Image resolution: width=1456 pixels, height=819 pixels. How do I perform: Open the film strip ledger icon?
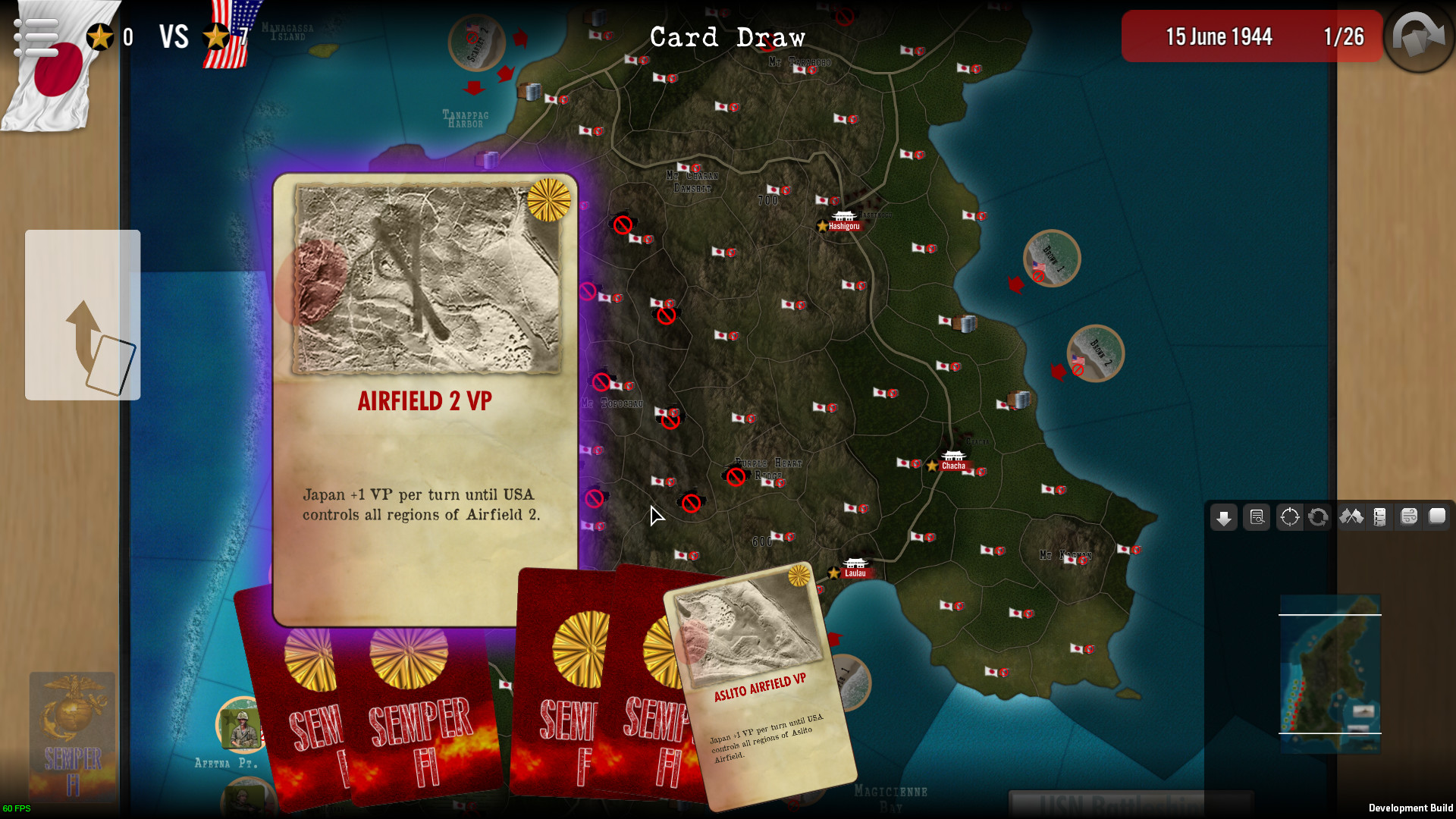pos(1379,518)
